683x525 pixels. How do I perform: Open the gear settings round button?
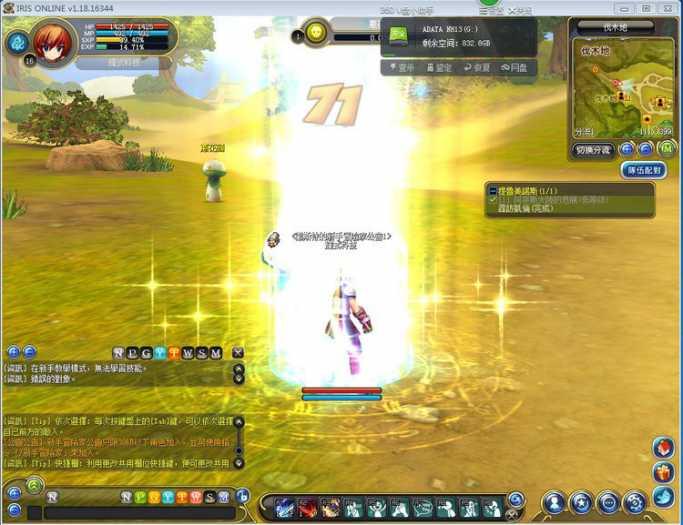pos(634,503)
